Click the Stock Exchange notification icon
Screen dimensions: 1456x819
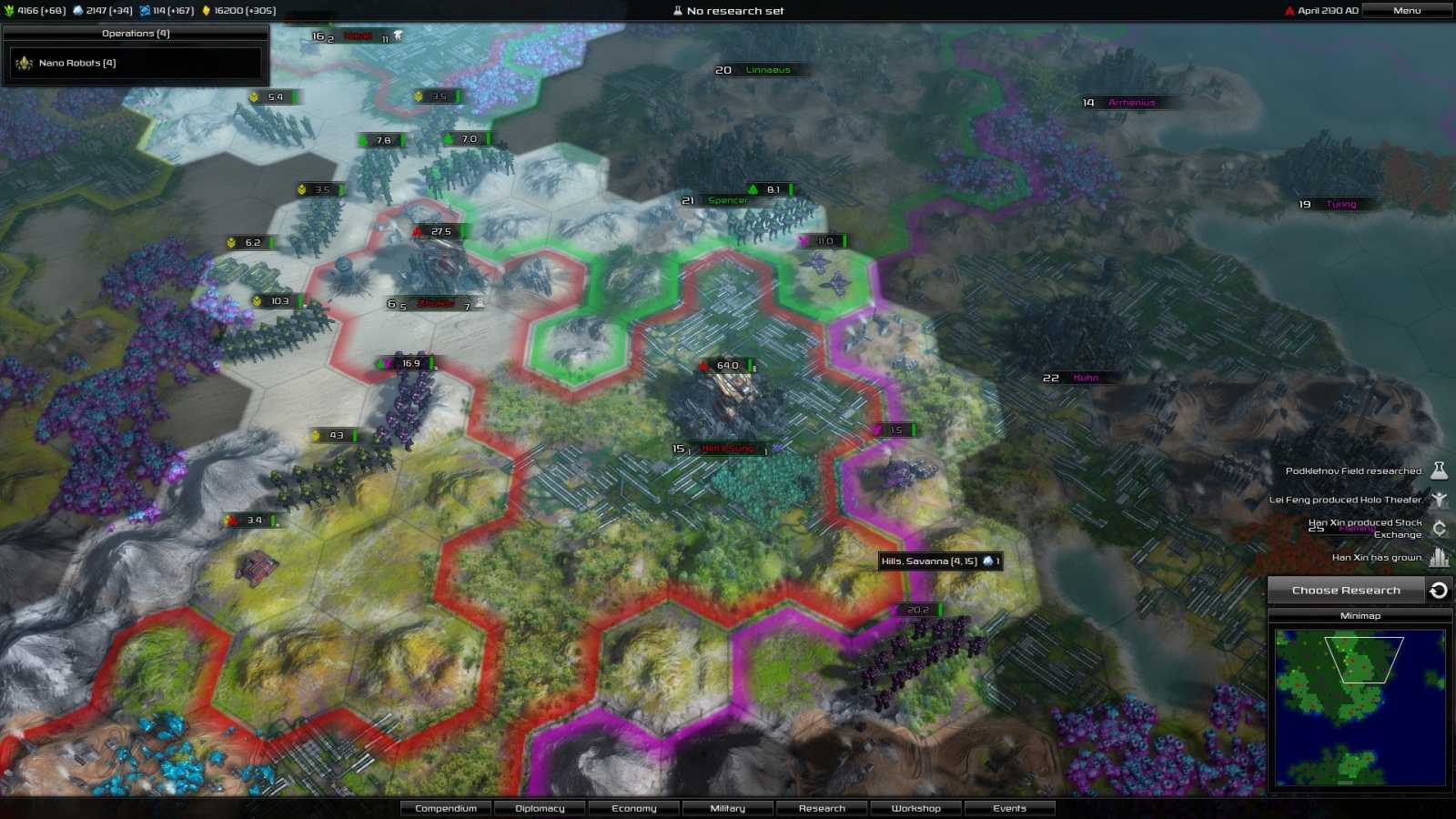click(1439, 528)
